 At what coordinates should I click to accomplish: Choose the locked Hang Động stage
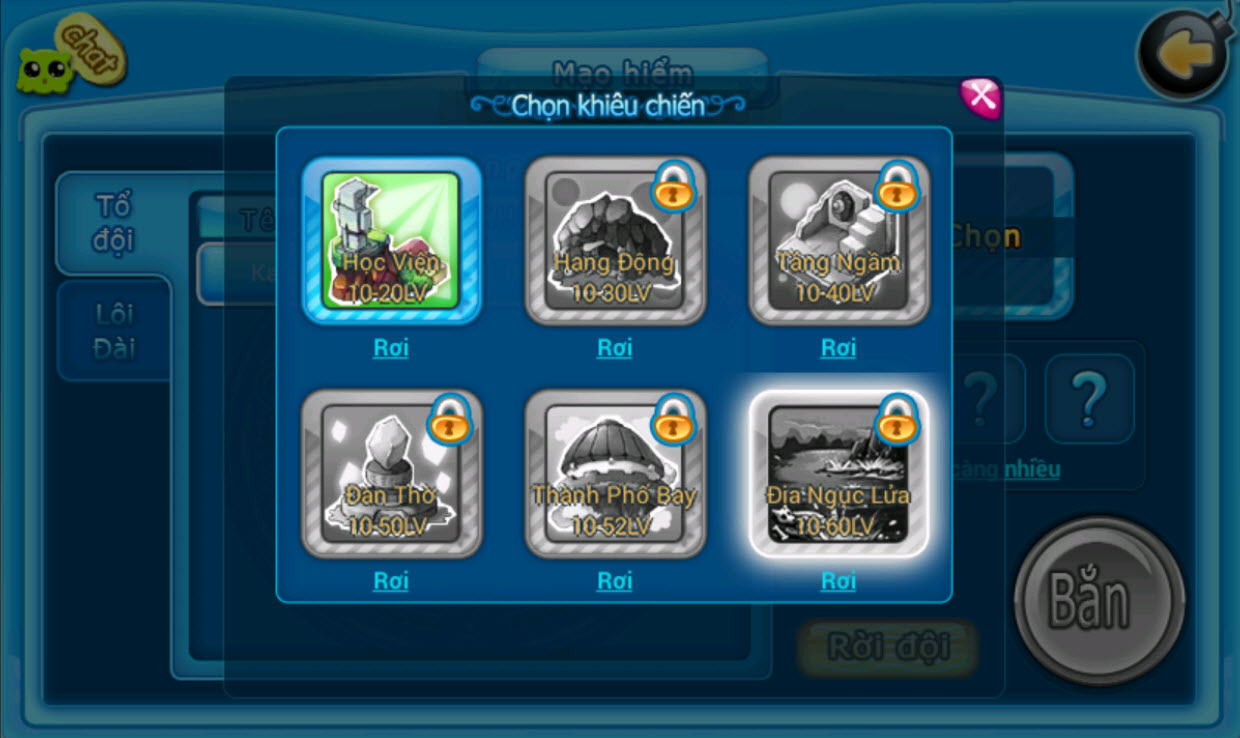615,240
